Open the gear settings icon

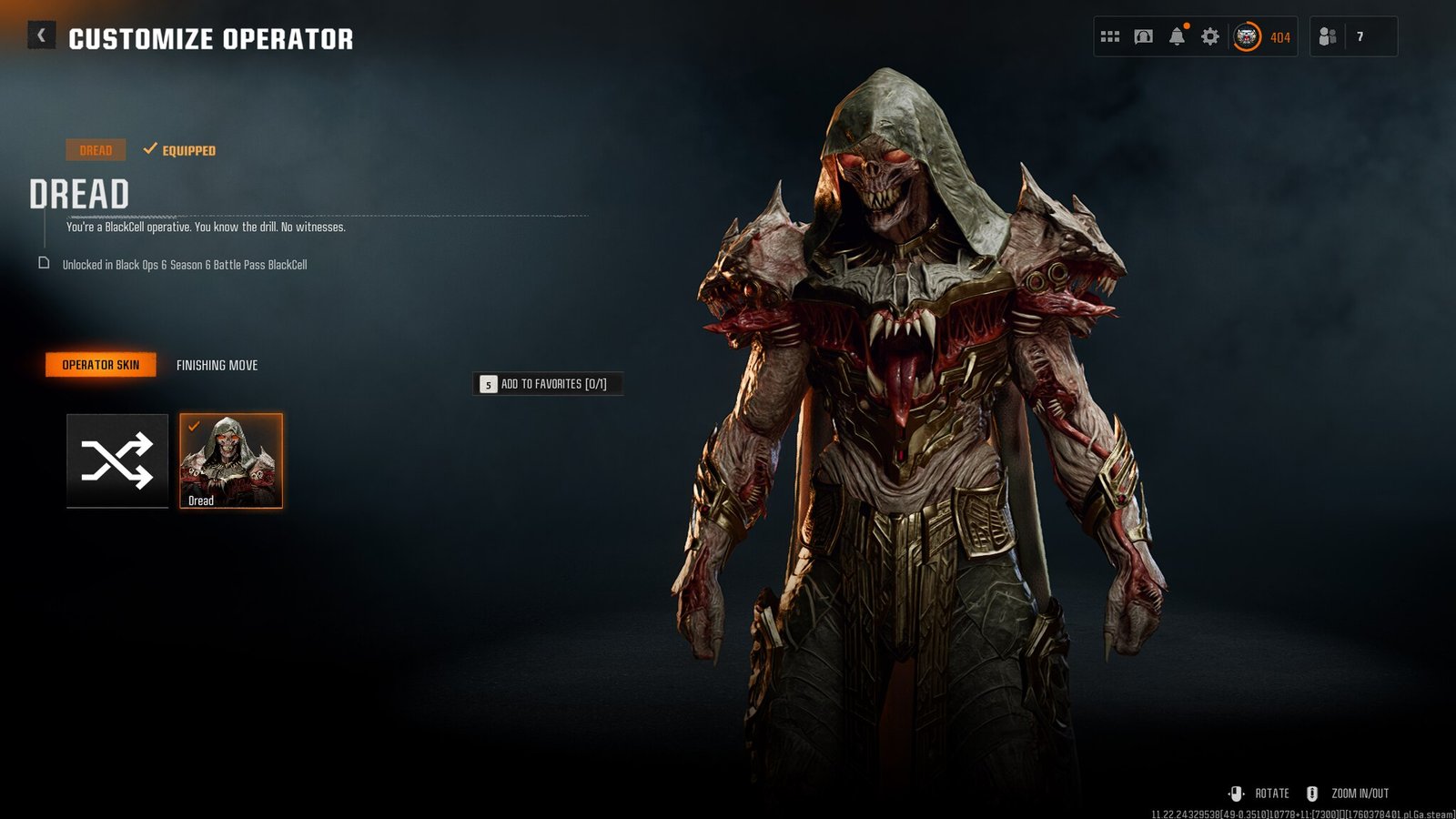click(1210, 36)
